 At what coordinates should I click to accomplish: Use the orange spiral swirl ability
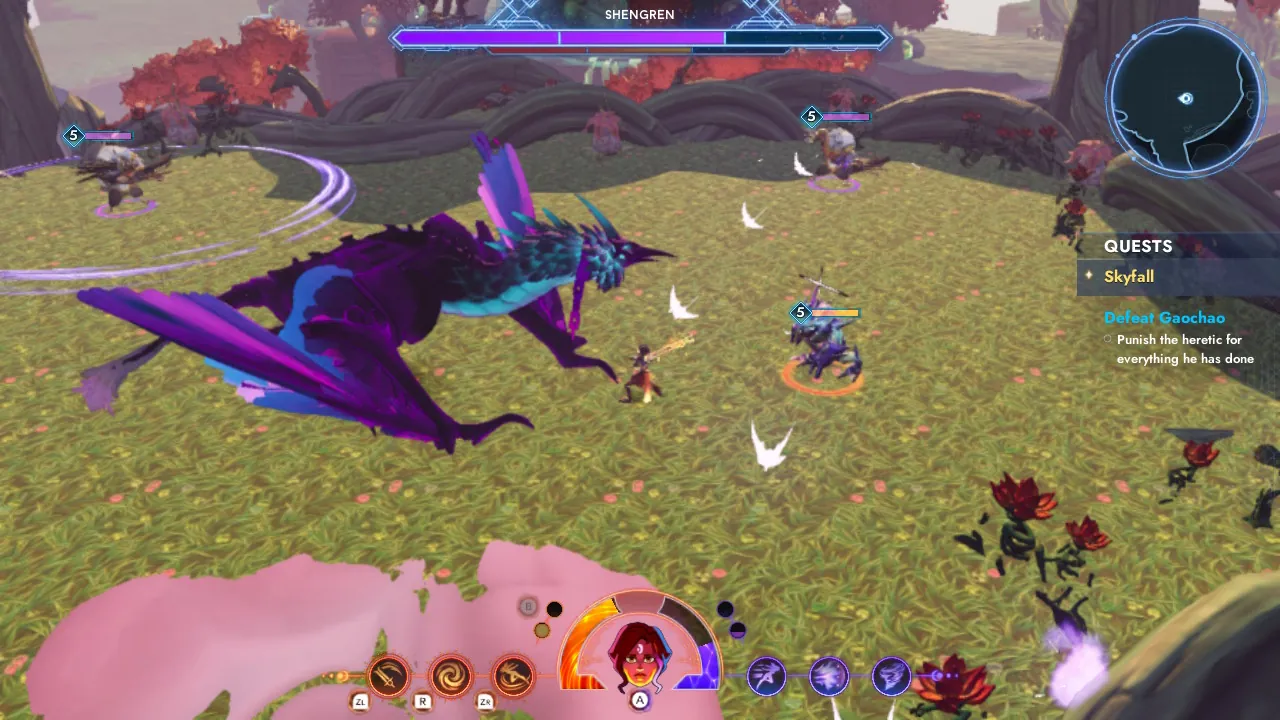(450, 676)
